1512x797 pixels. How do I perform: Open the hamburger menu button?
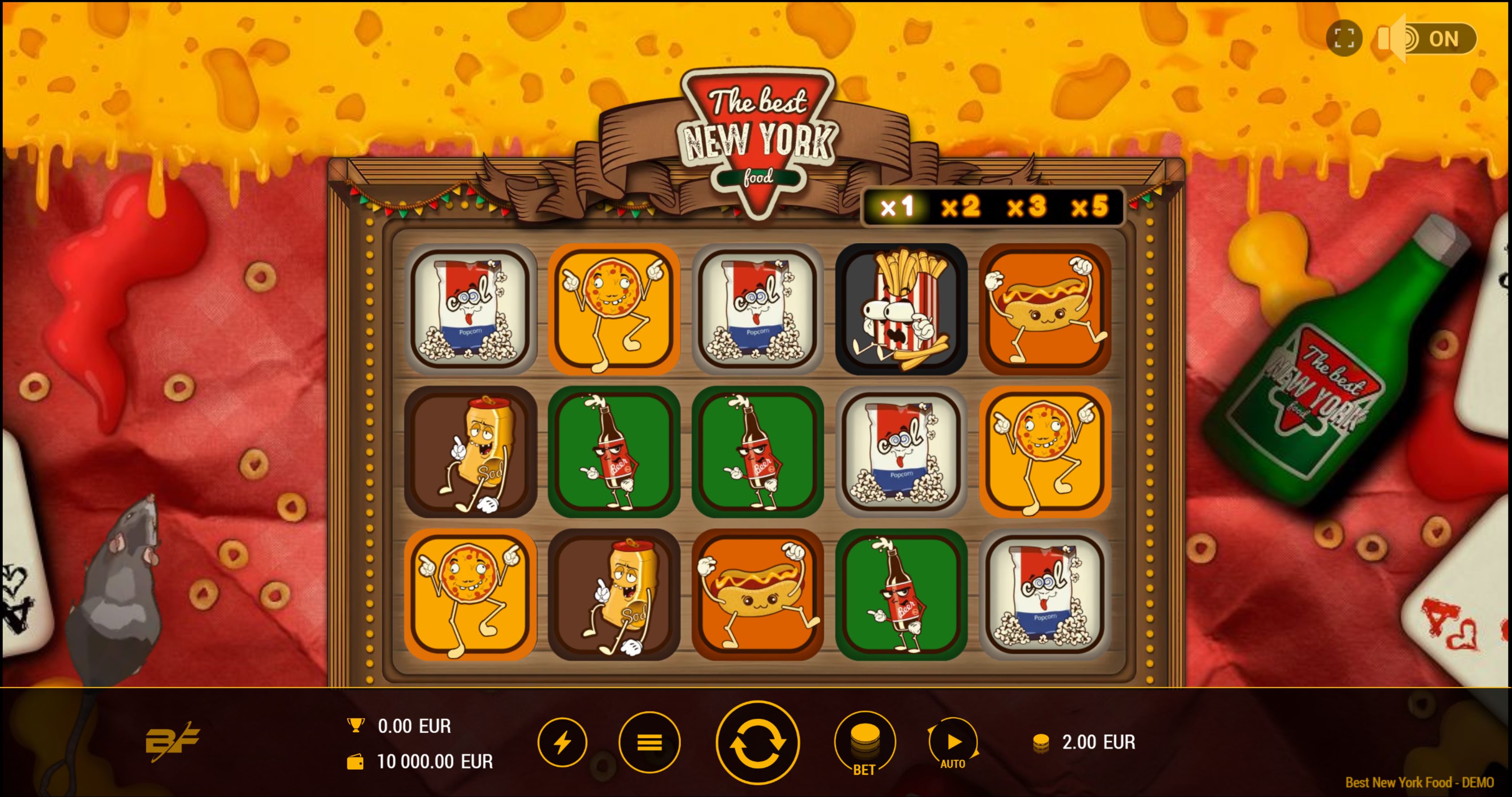pyautogui.click(x=649, y=743)
